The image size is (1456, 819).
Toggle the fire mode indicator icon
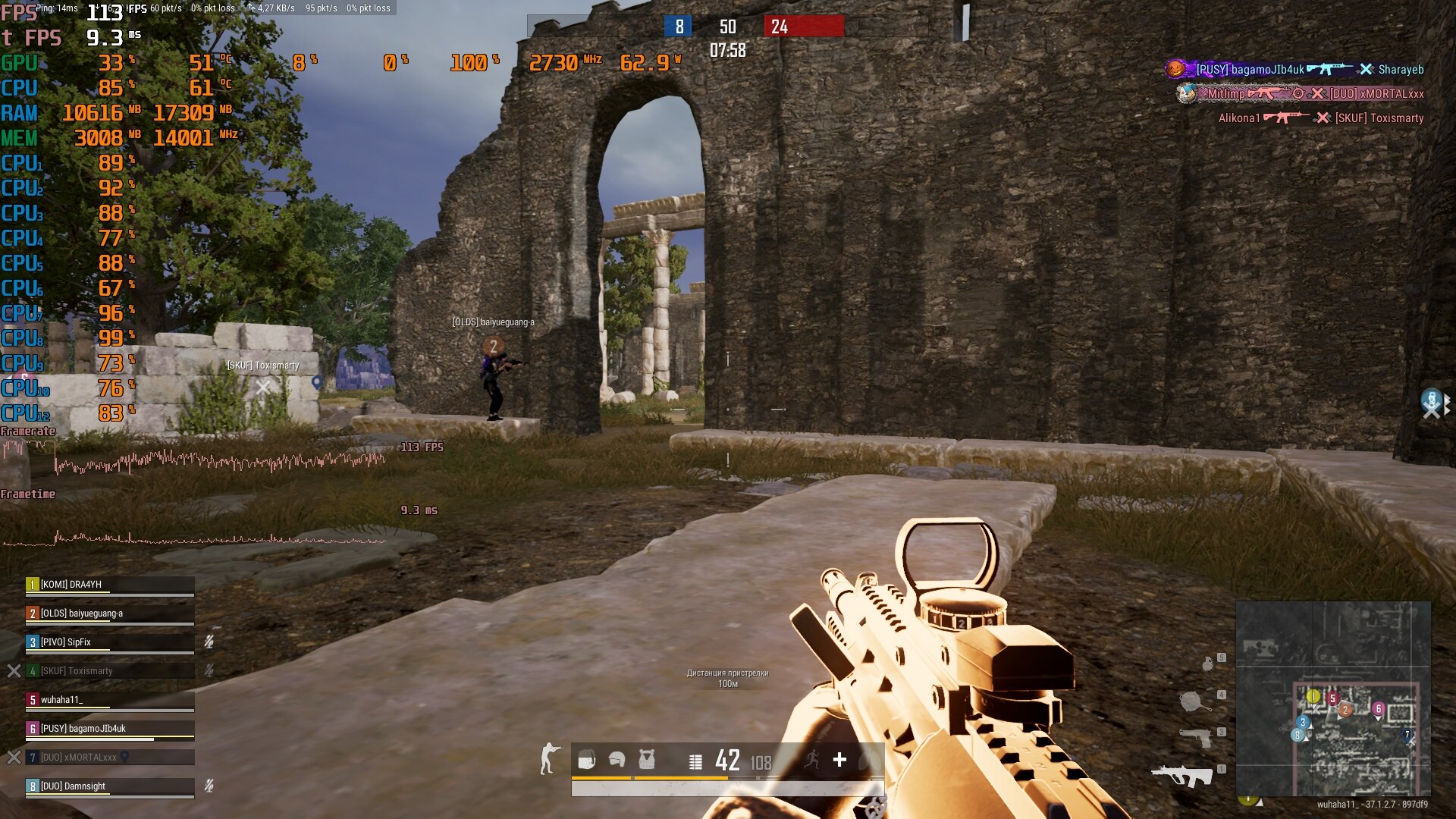pos(695,761)
